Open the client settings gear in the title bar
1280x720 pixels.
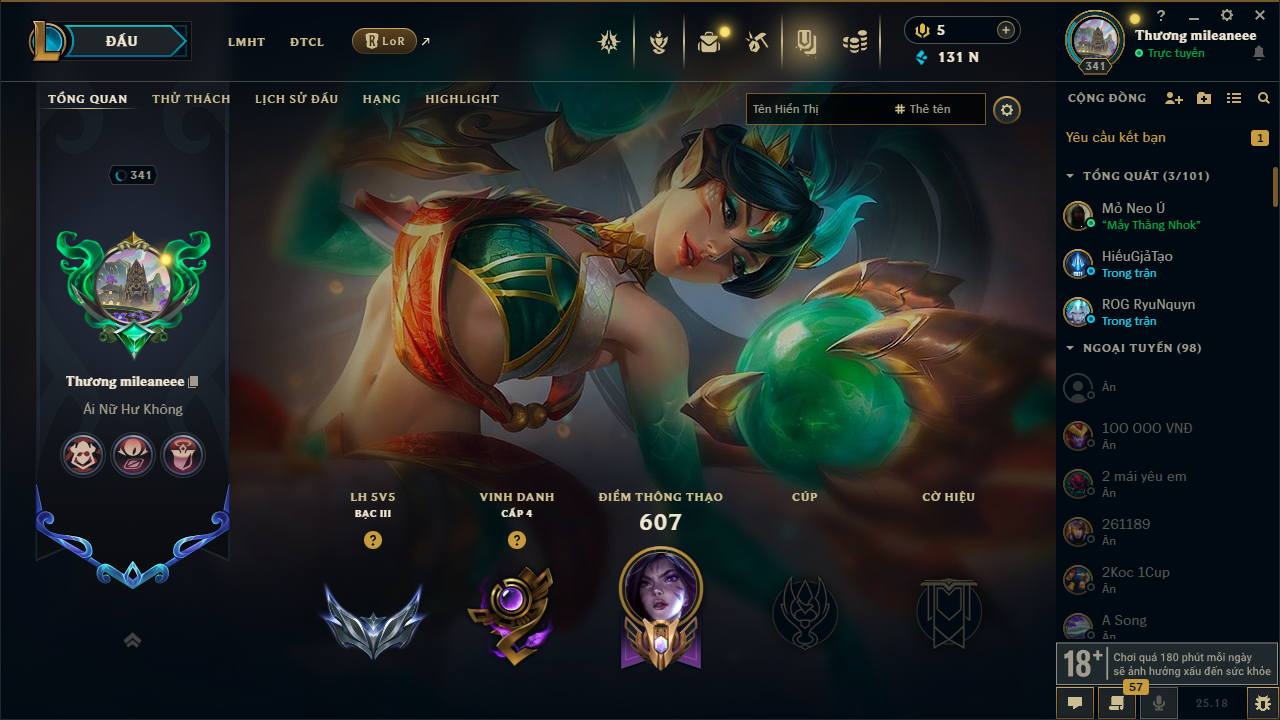tap(1227, 15)
